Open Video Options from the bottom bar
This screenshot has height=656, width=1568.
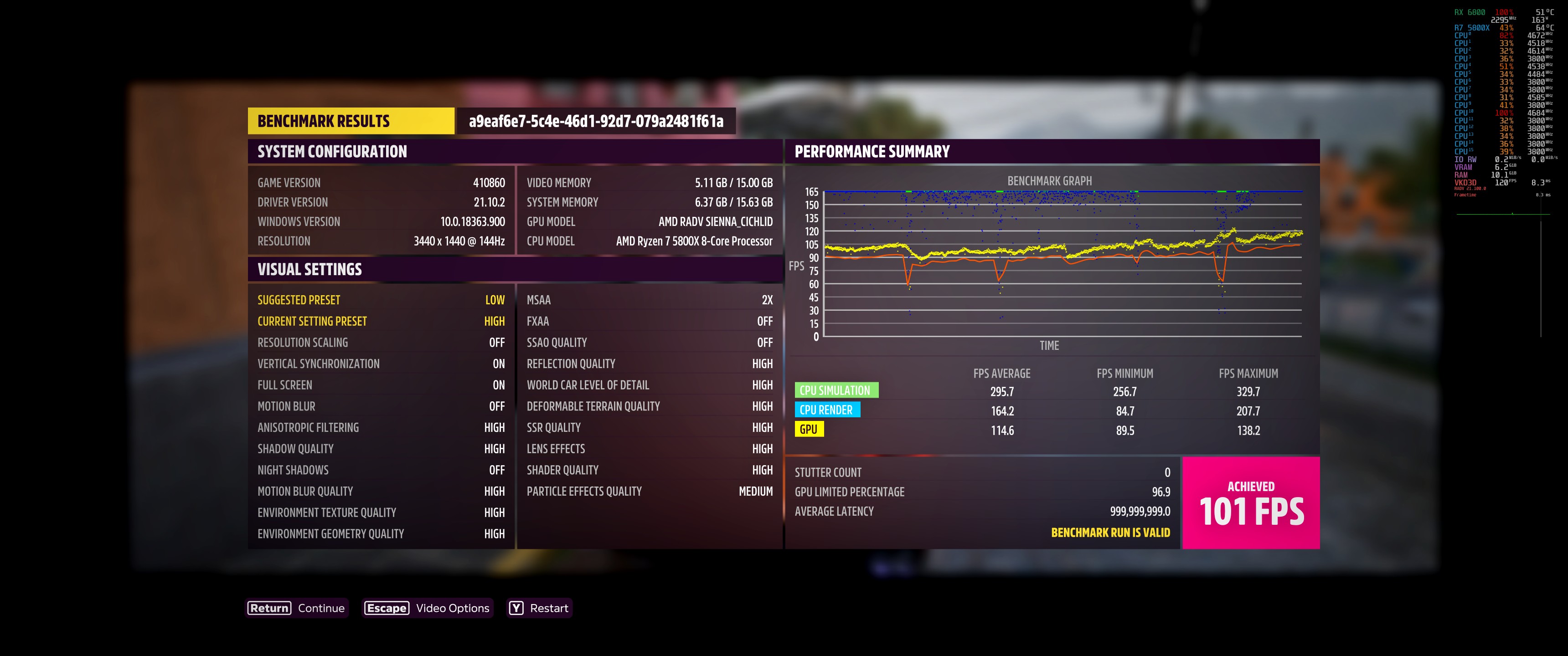427,608
